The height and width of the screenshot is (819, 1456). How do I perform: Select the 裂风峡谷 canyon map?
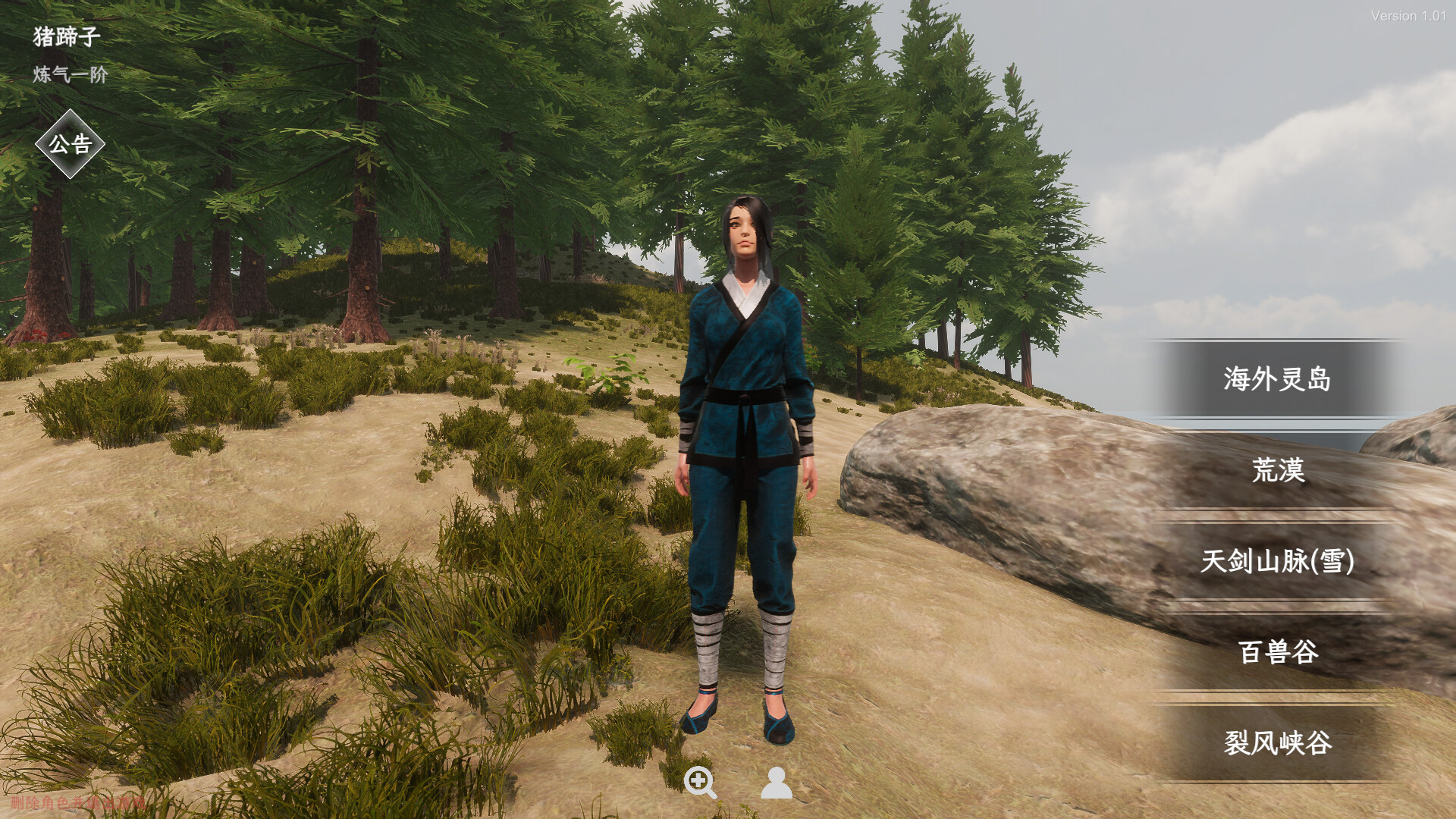1277,742
